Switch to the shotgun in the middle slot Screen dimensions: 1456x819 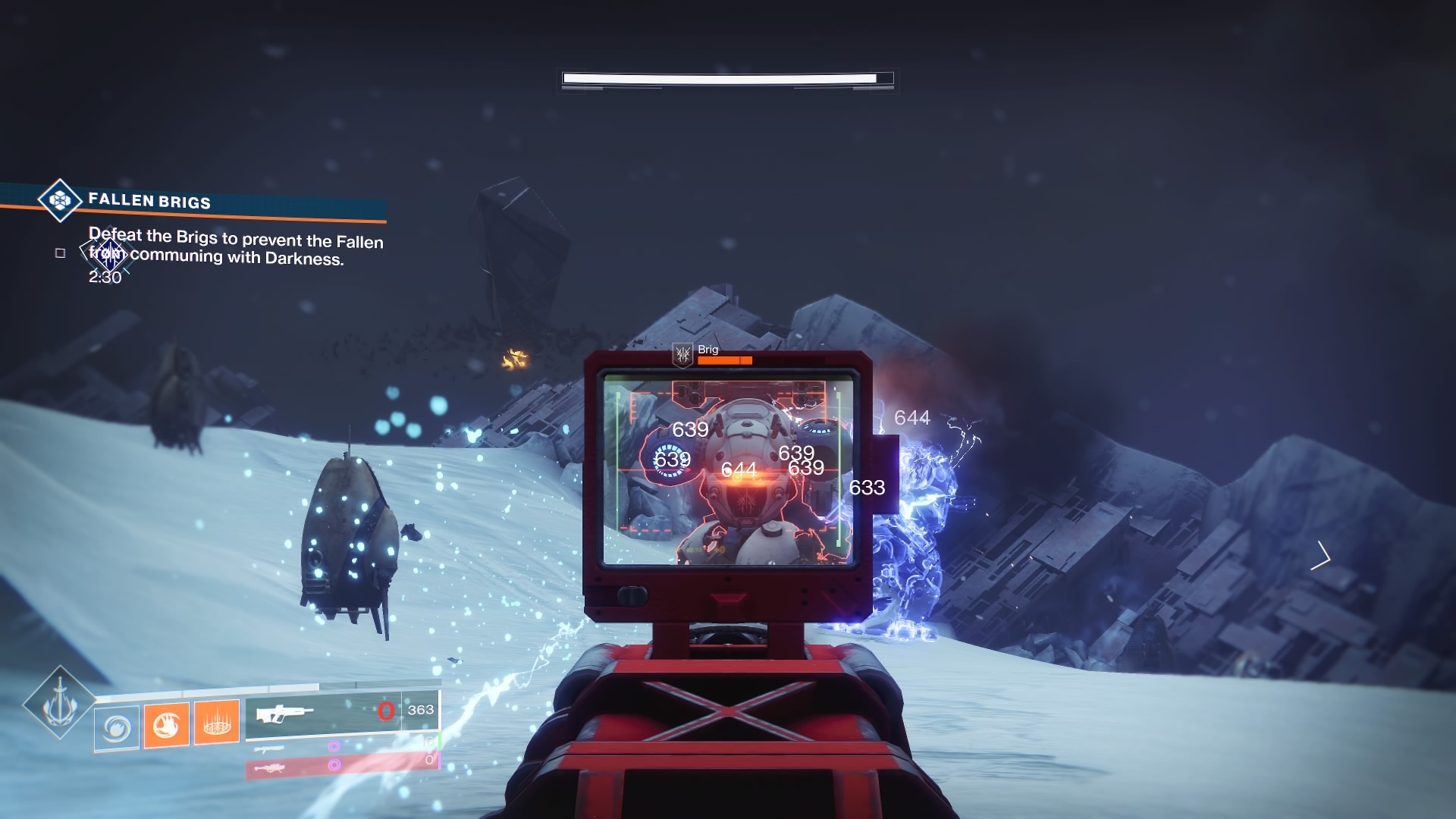coord(269,748)
